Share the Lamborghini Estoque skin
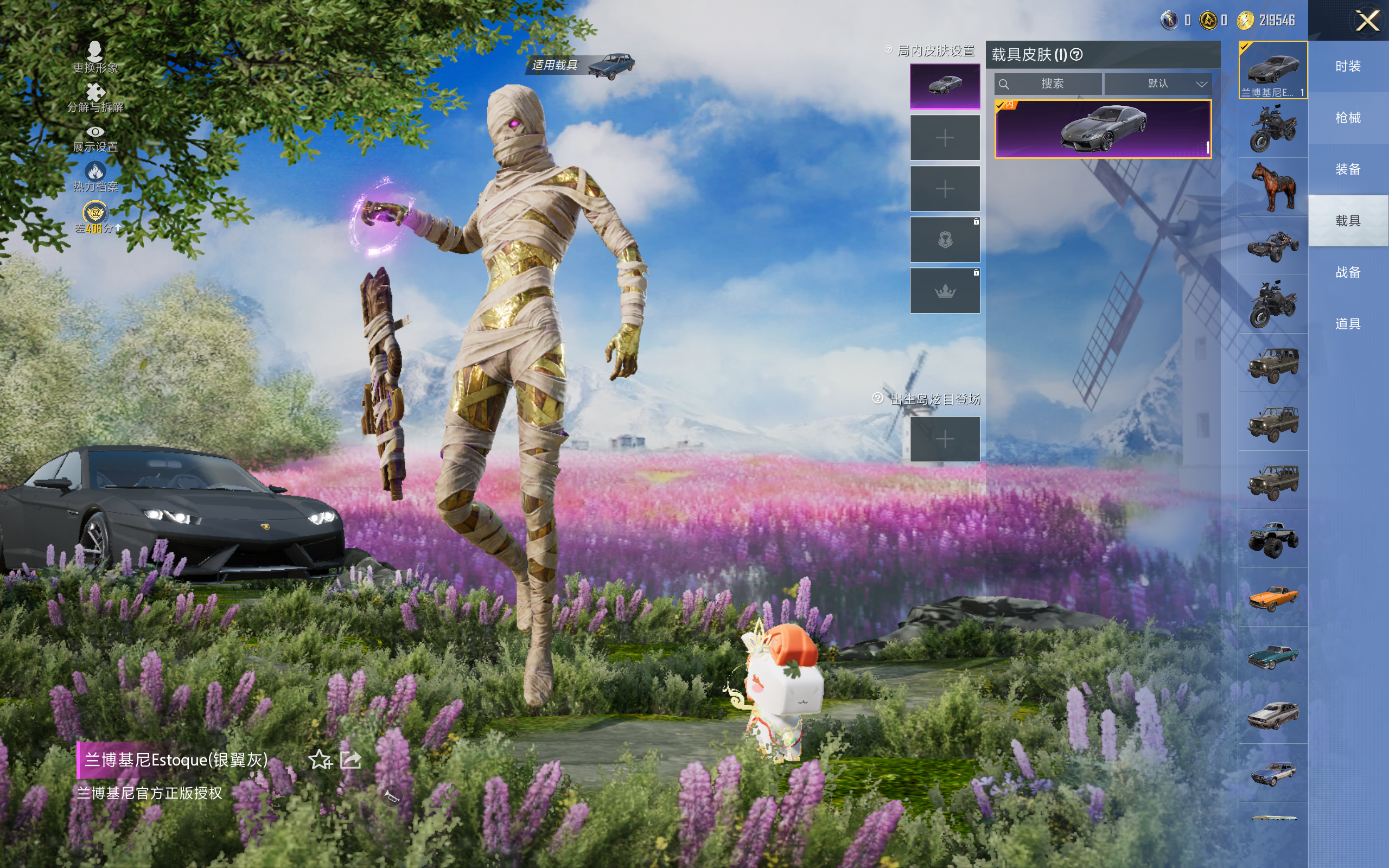This screenshot has width=1389, height=868. [351, 759]
